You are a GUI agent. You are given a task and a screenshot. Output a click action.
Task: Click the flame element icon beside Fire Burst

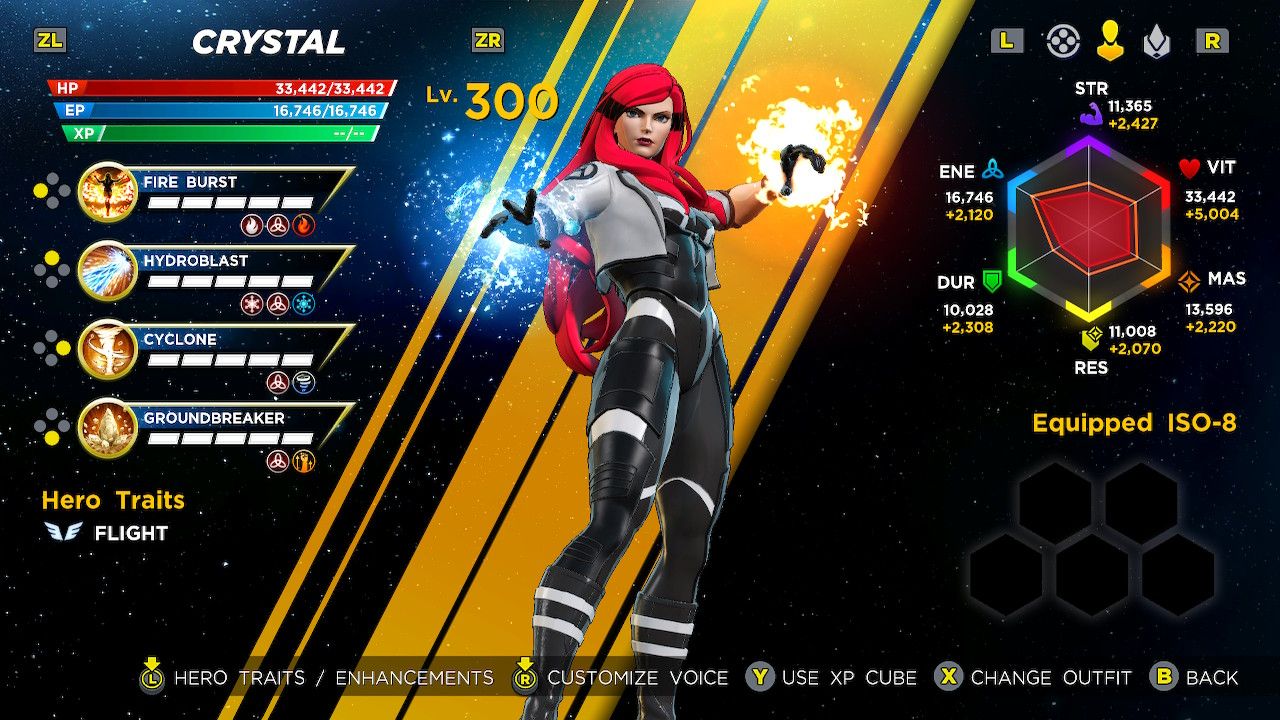[303, 225]
